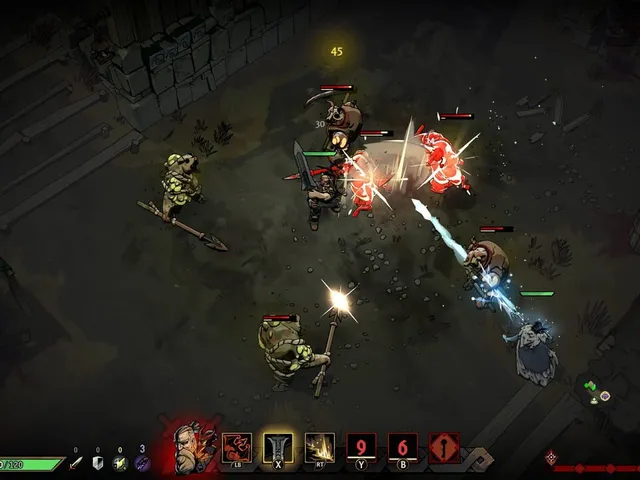This screenshot has width=640, height=480.
Task: Select the purple rune orb icon
Action: (141, 463)
